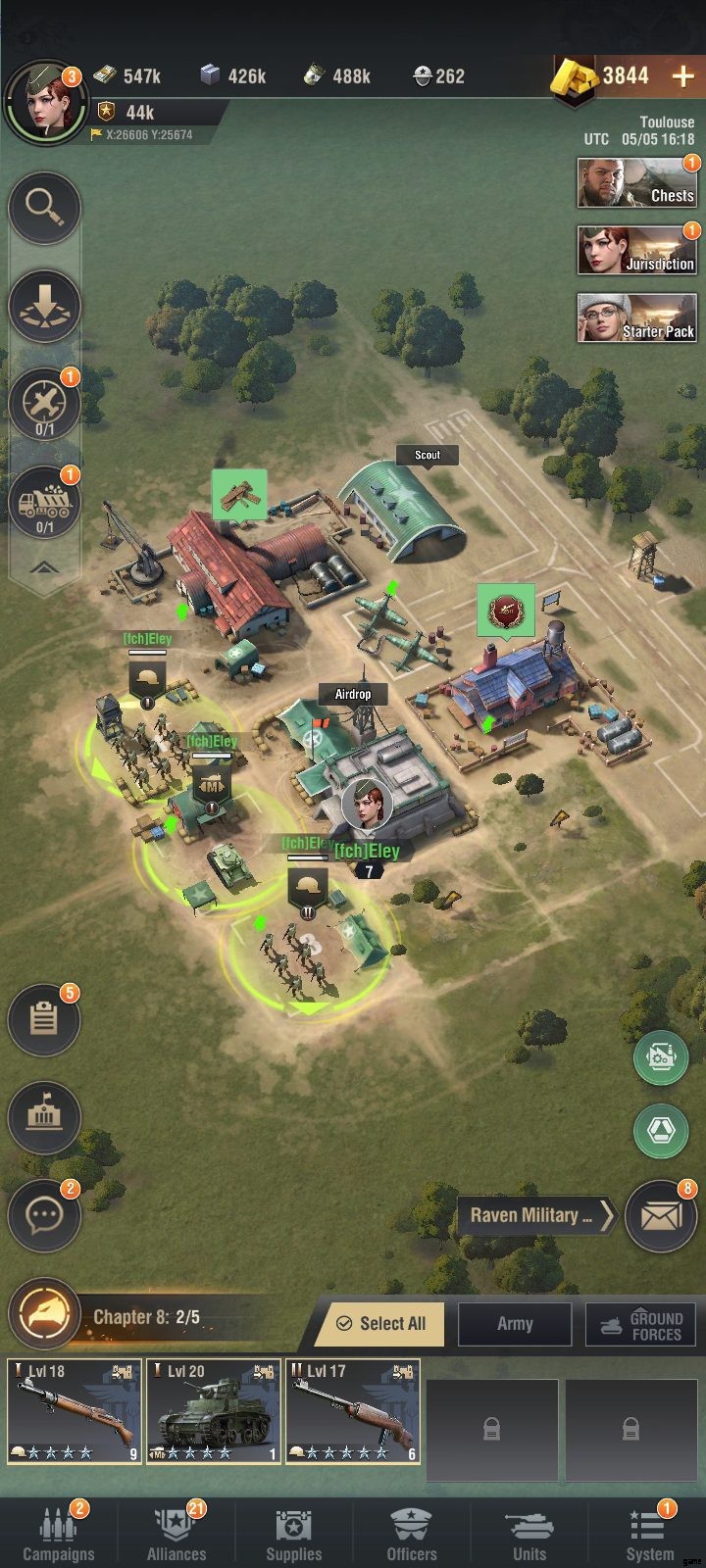
Task: Toggle Select All units
Action: click(x=380, y=1324)
